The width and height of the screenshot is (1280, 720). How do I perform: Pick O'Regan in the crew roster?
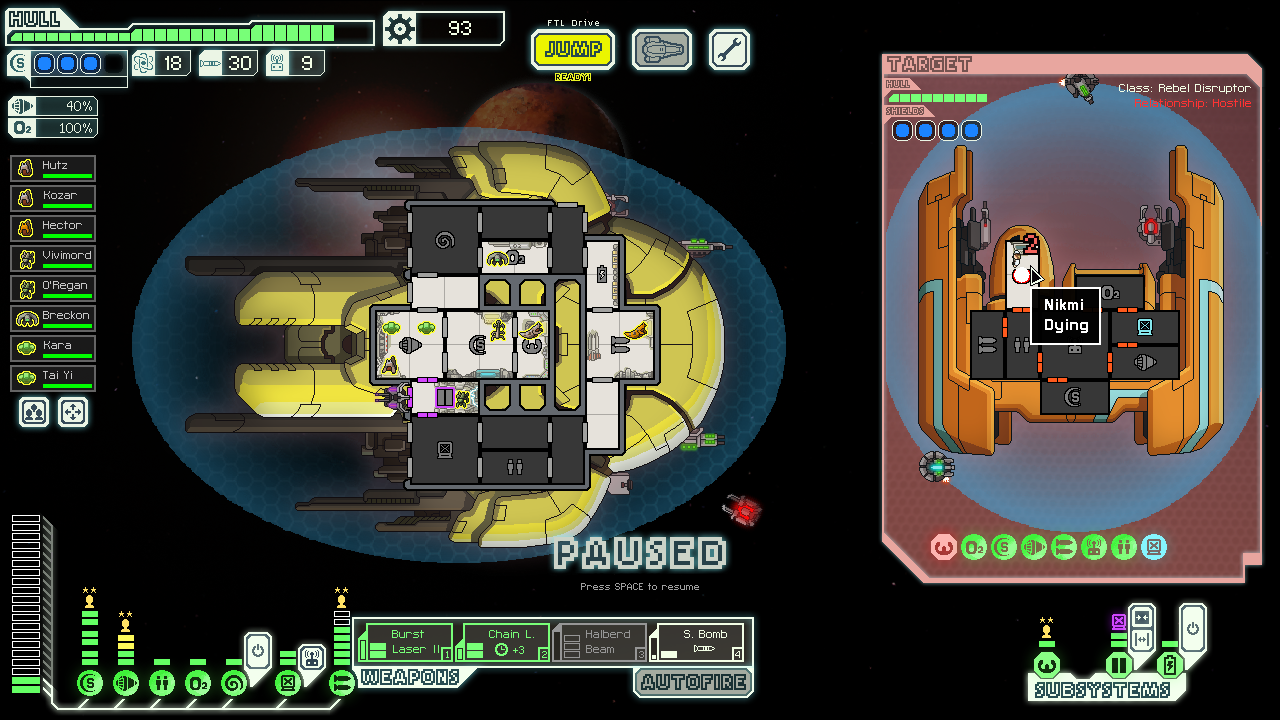(54, 289)
